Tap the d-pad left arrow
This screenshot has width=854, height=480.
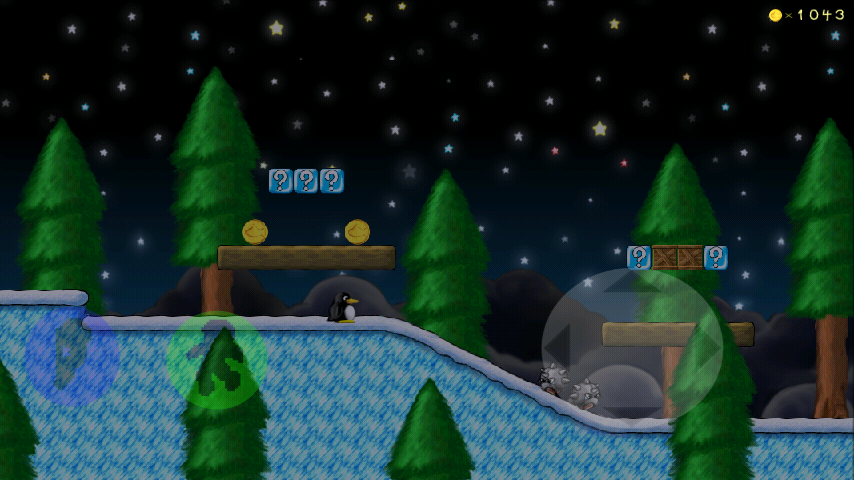[x=563, y=345]
